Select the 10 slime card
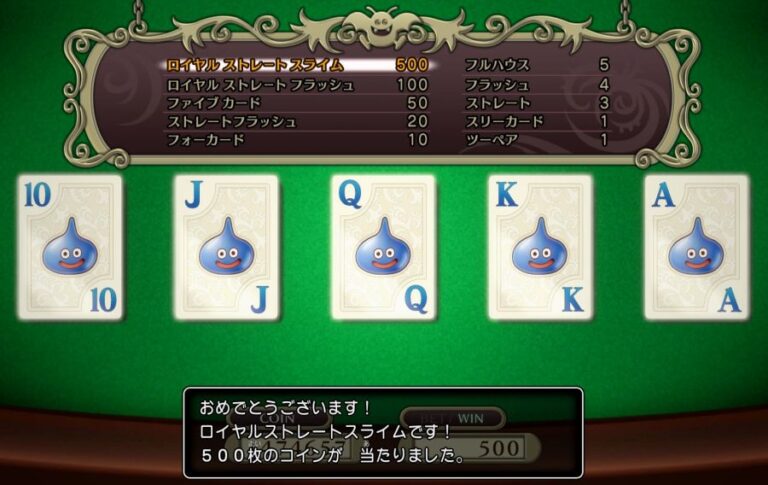The image size is (768, 485). (x=69, y=247)
